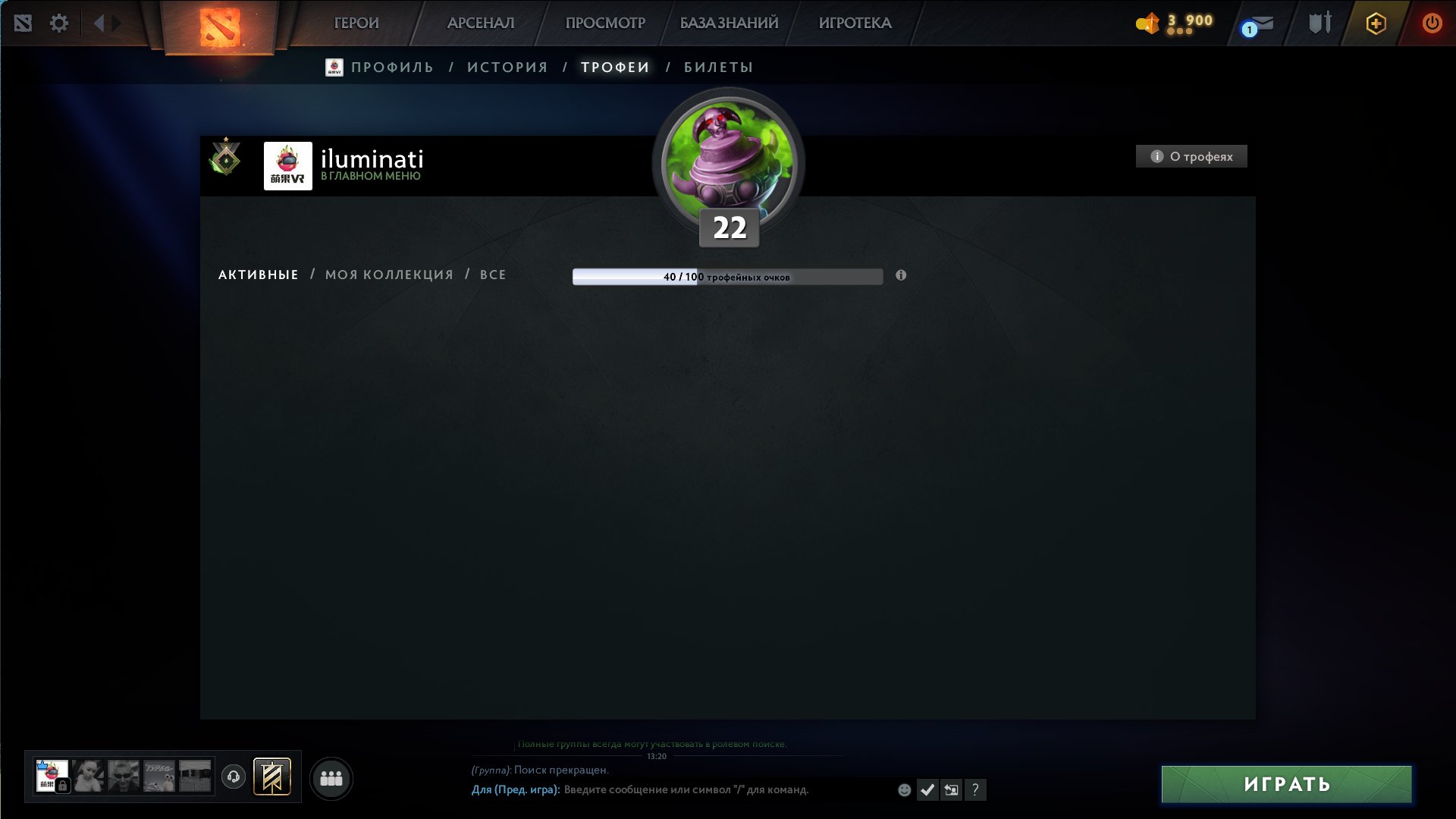
Task: Click the armory shield and sword icon
Action: point(1318,23)
